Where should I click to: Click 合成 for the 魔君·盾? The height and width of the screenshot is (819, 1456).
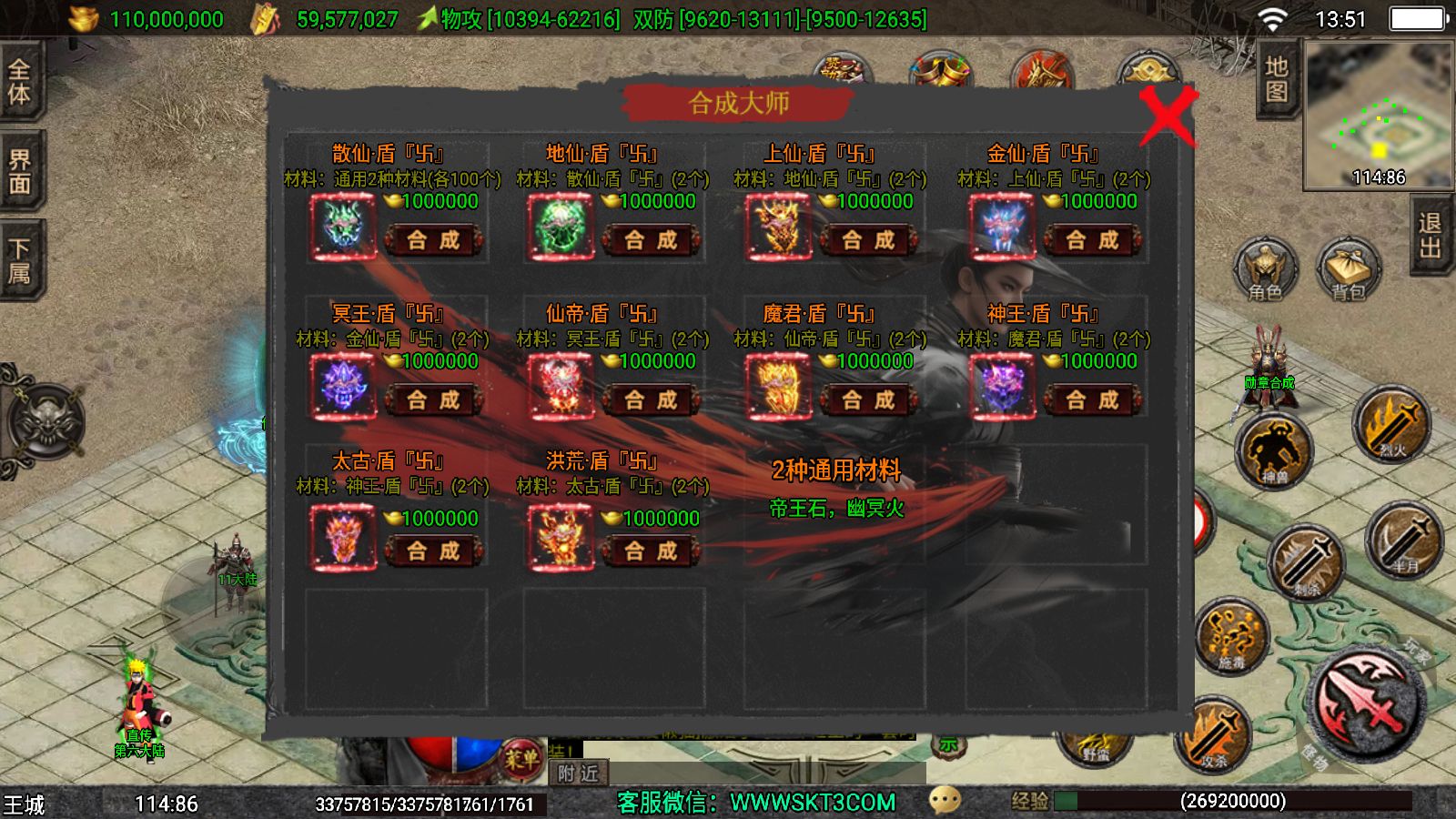point(868,399)
